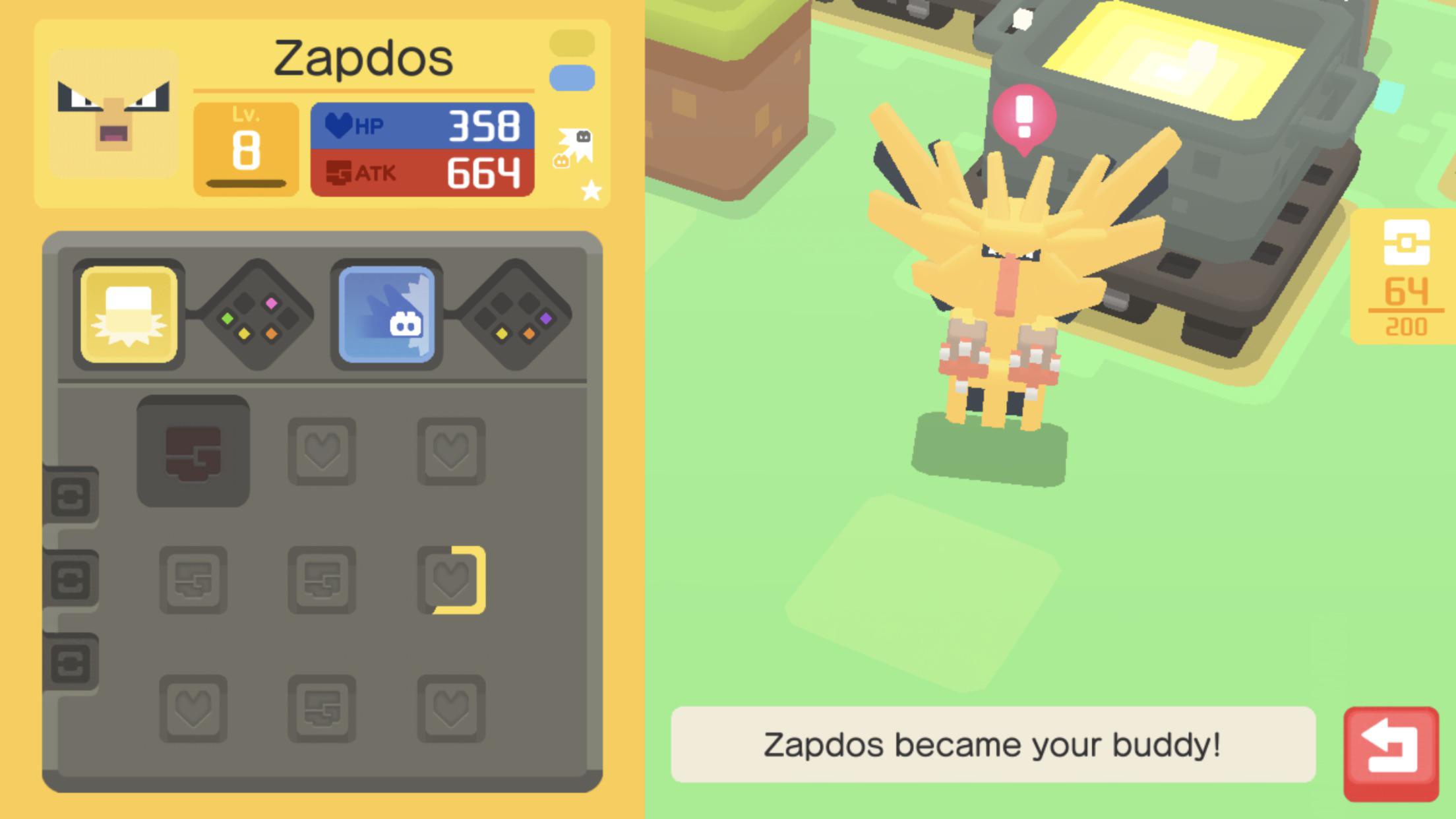
Task: Click Zapdos's portrait icon
Action: point(113,113)
